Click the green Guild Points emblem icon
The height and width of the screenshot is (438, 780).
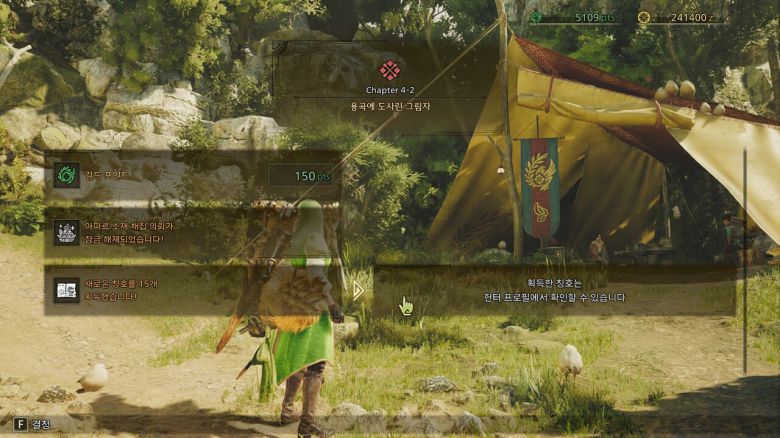click(67, 176)
